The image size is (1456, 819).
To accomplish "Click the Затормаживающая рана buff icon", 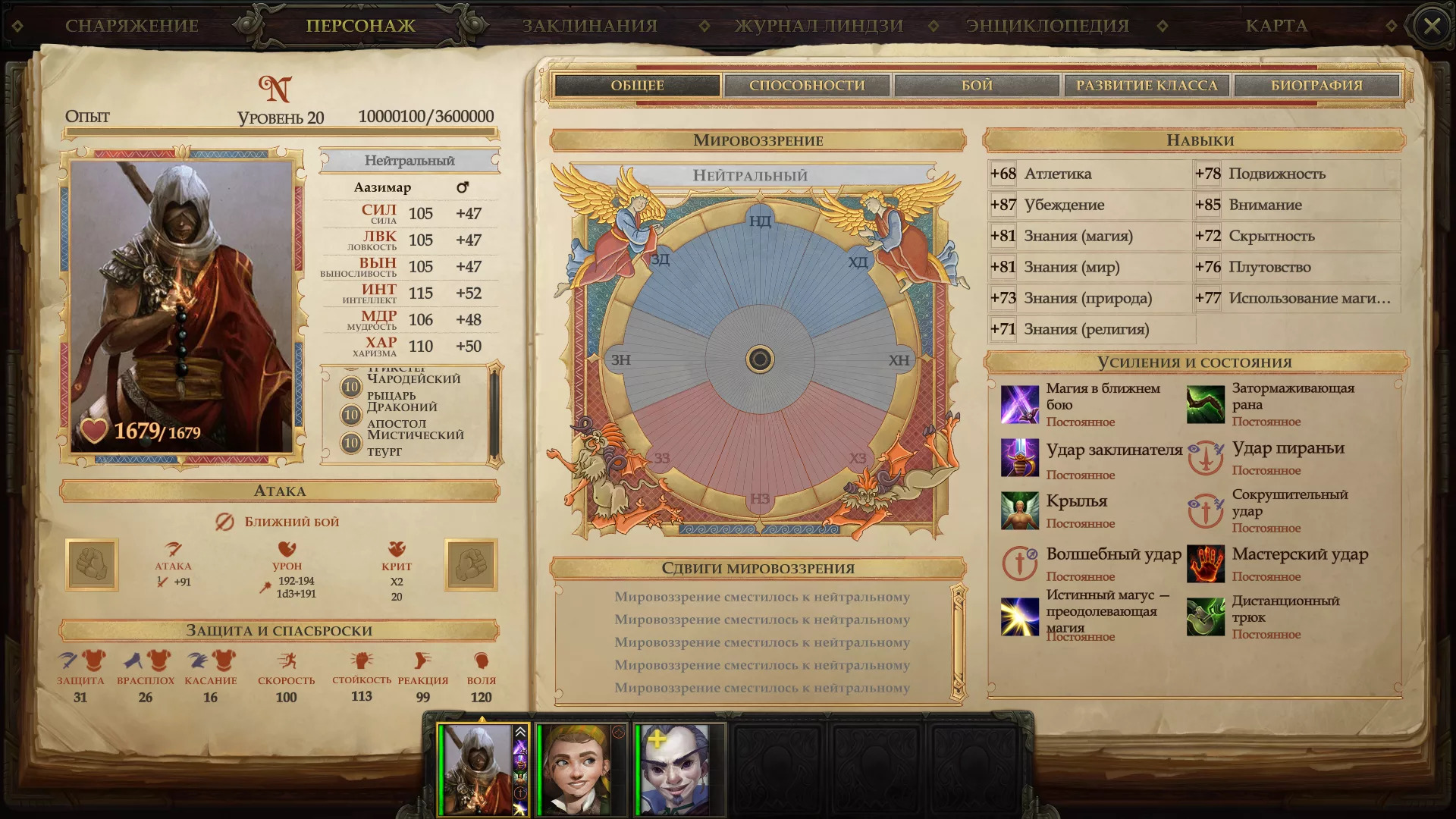I will 1205,404.
